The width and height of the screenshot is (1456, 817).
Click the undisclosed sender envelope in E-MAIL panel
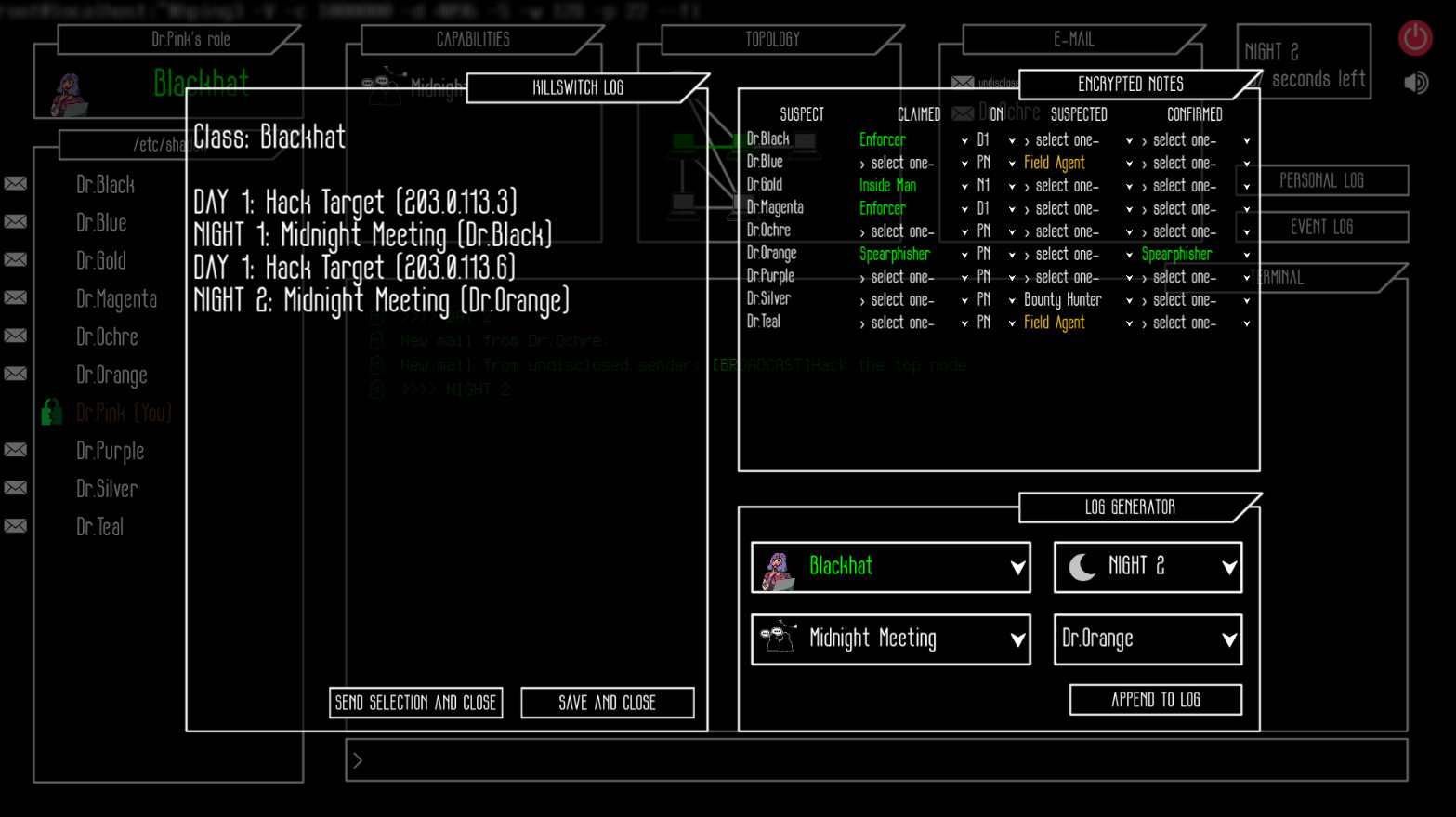point(963,82)
